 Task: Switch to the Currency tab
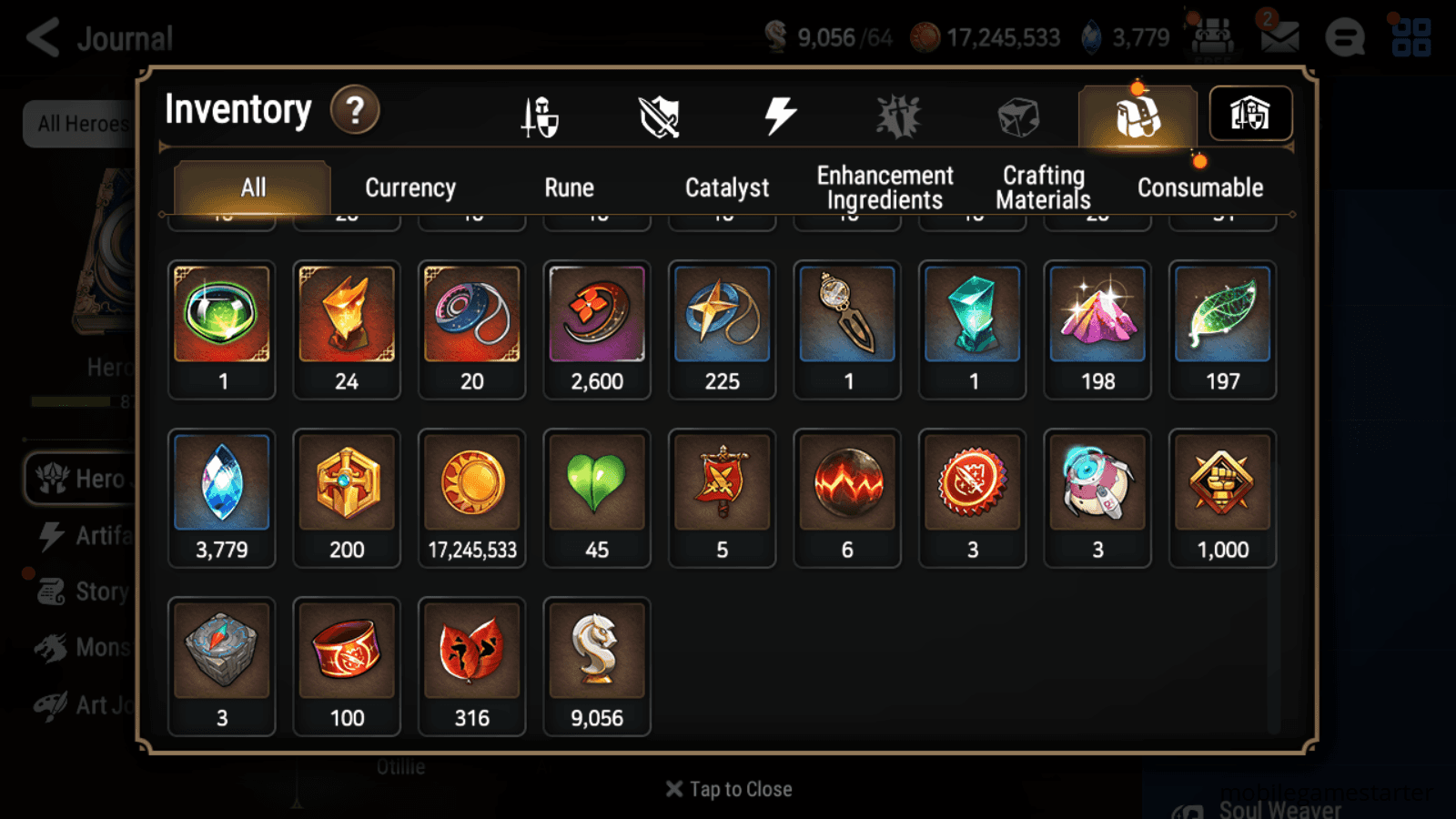click(409, 188)
